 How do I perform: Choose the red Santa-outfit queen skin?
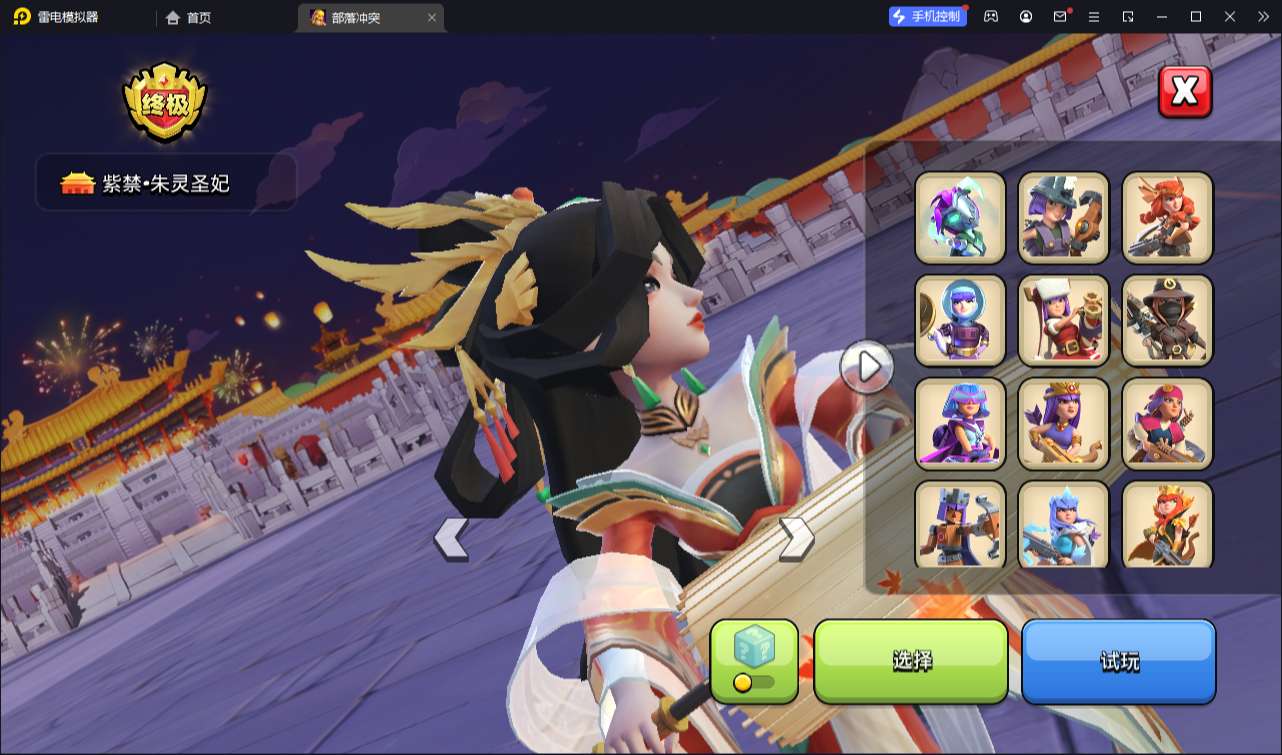[1063, 320]
